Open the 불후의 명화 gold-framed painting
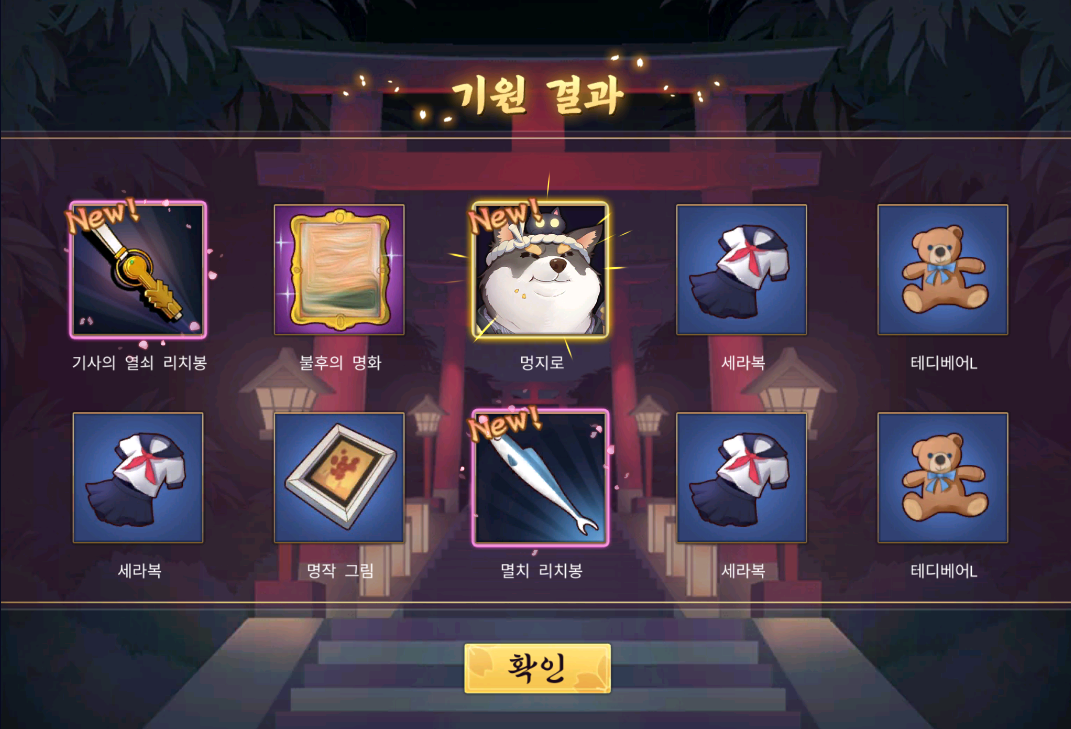 pos(339,270)
